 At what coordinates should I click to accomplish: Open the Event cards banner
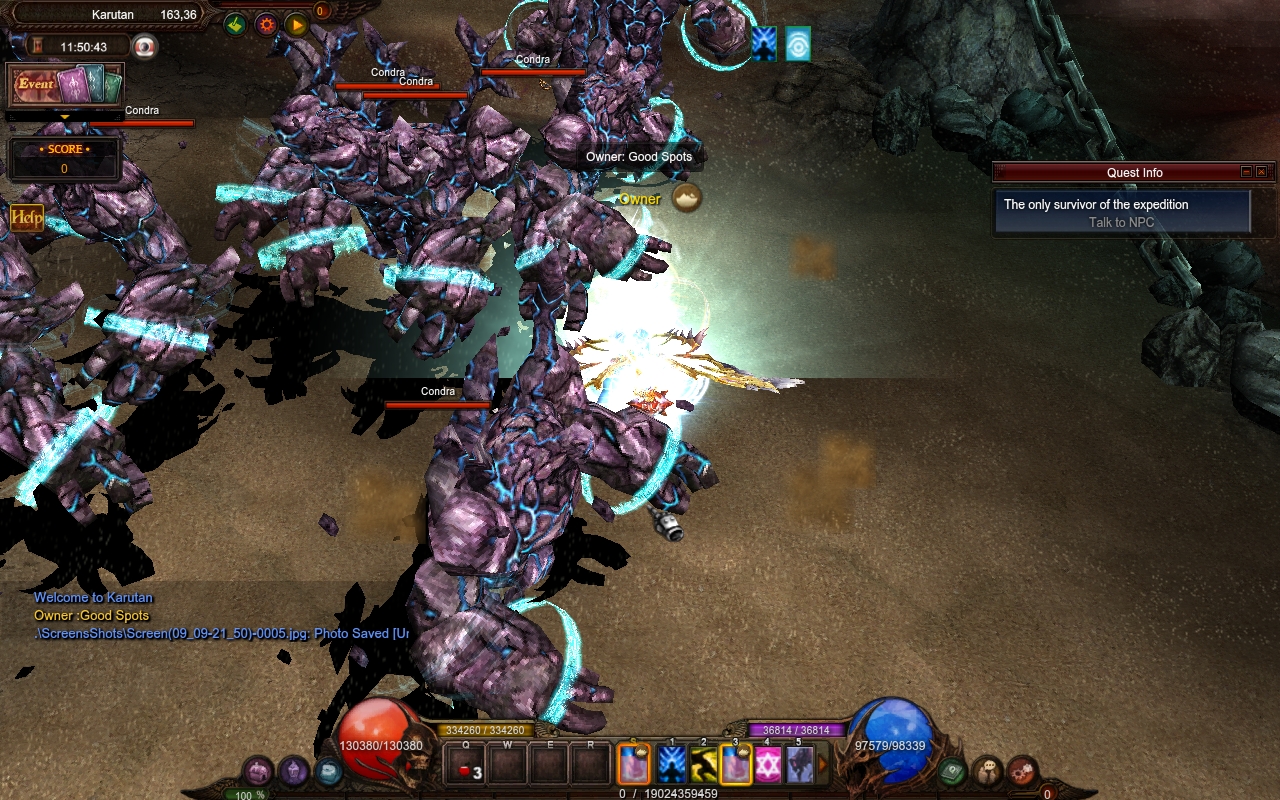point(66,85)
